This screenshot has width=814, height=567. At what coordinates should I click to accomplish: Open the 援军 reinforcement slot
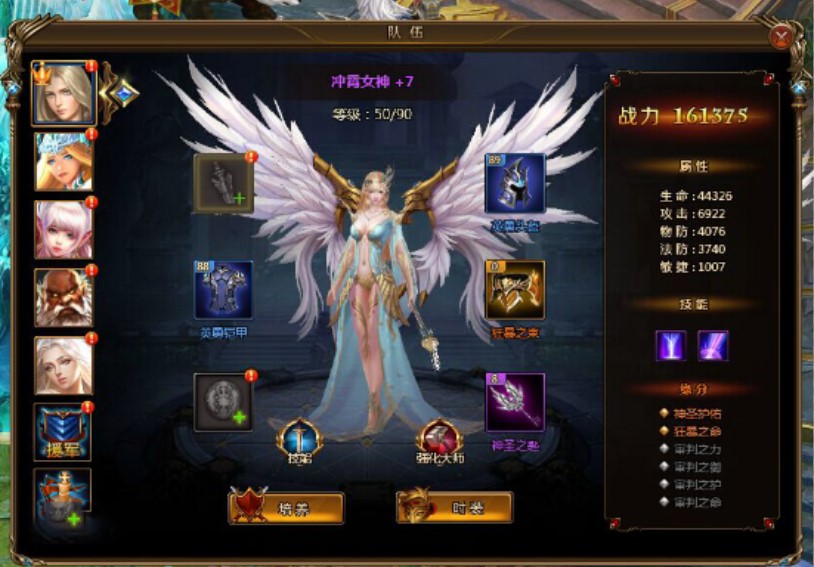tap(63, 431)
